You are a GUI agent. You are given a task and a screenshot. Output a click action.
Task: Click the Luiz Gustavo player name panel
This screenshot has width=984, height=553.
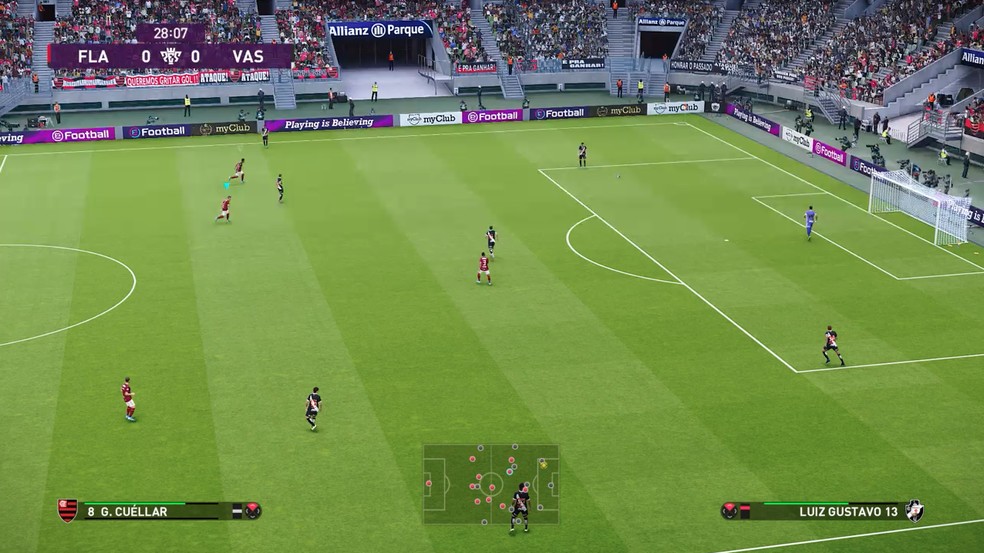coord(820,512)
